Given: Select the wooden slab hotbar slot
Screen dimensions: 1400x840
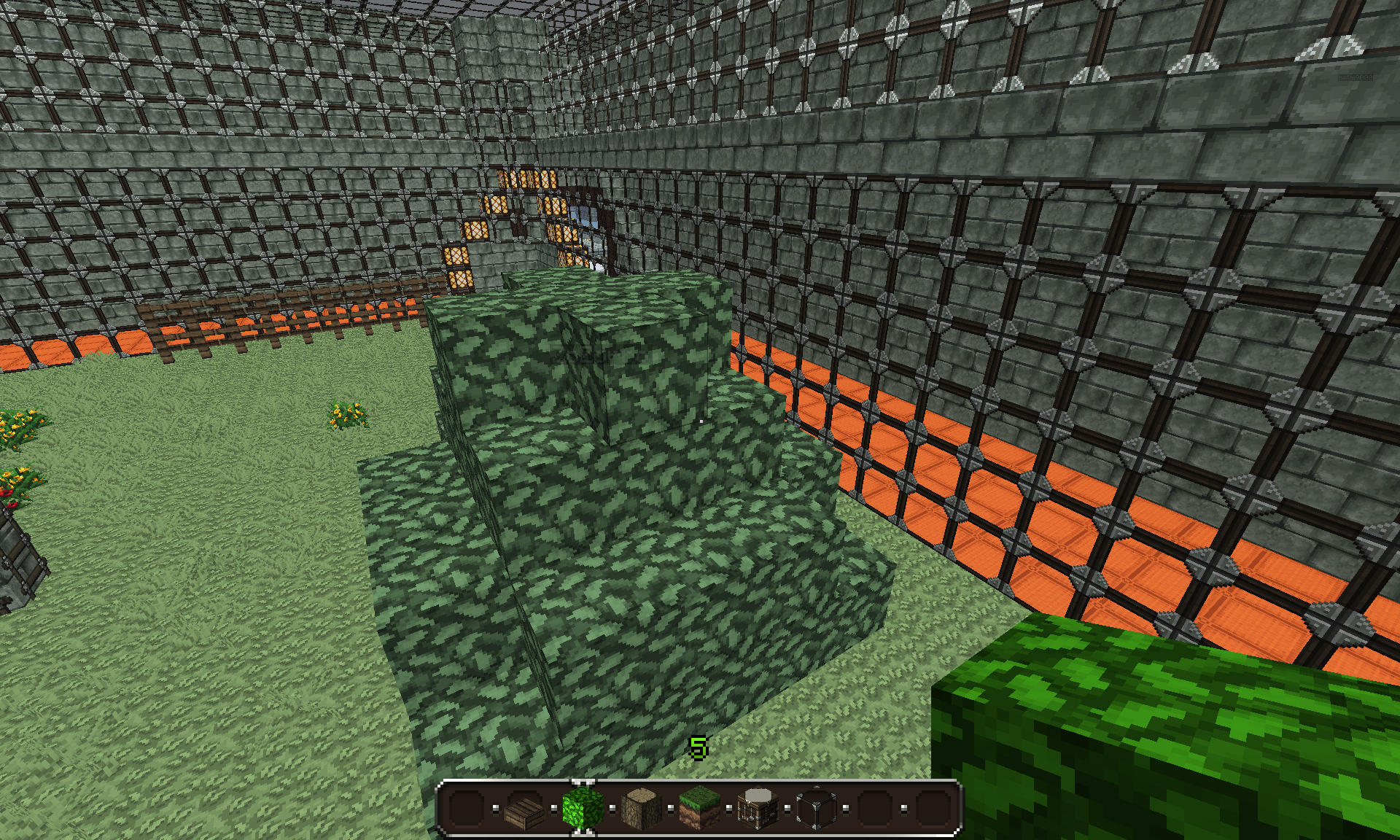Looking at the screenshot, I should pyautogui.click(x=525, y=809).
